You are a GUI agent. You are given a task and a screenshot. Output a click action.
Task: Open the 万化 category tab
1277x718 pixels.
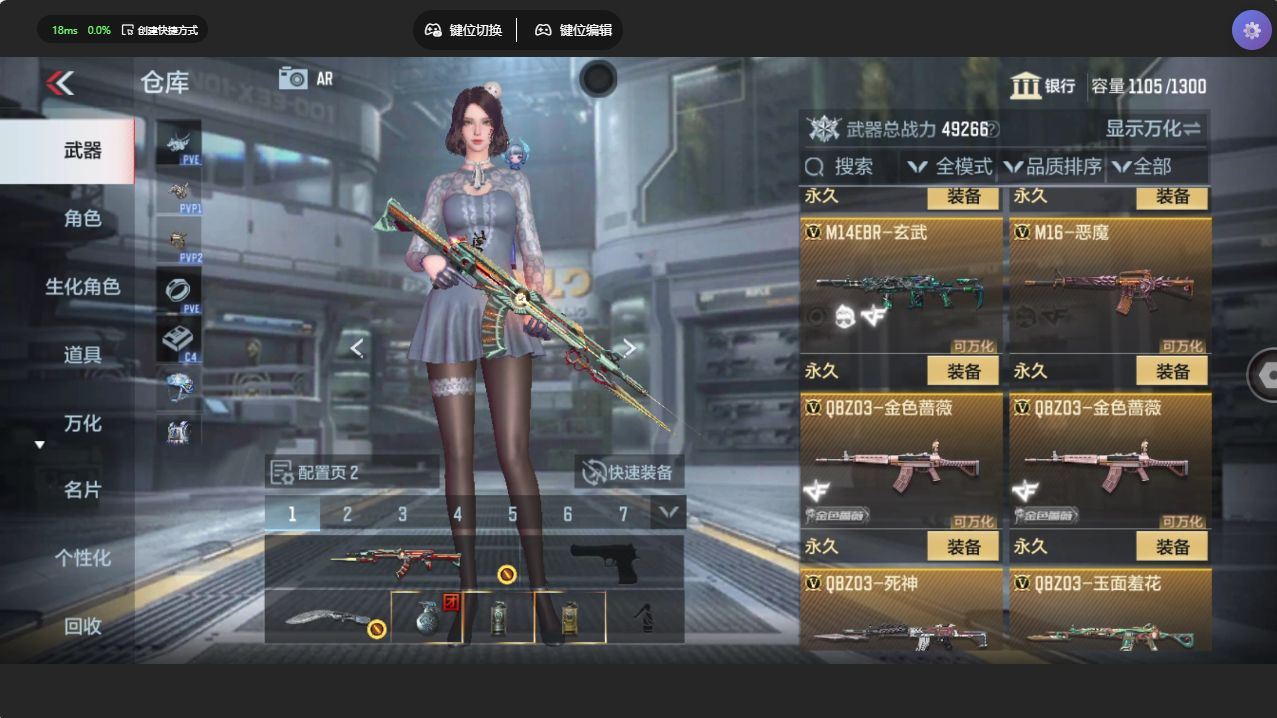pyautogui.click(x=82, y=423)
